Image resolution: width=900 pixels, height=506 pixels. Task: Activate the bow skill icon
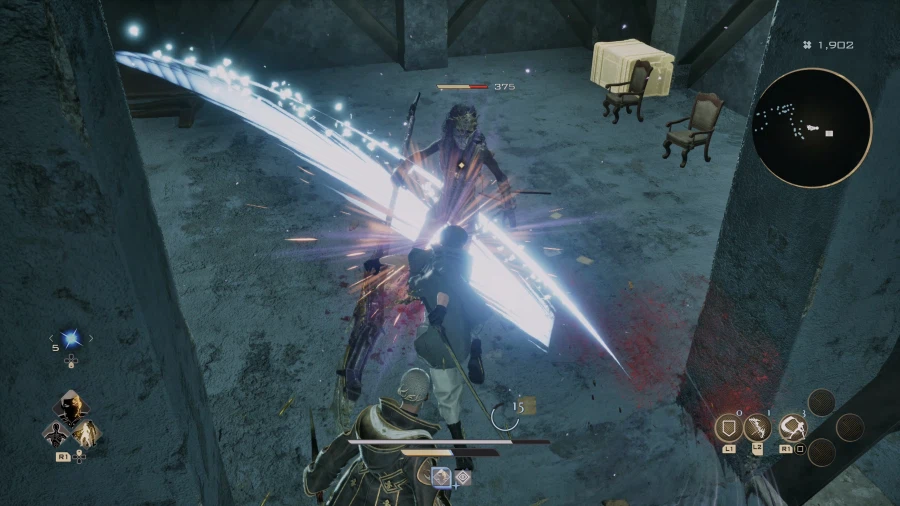point(757,428)
